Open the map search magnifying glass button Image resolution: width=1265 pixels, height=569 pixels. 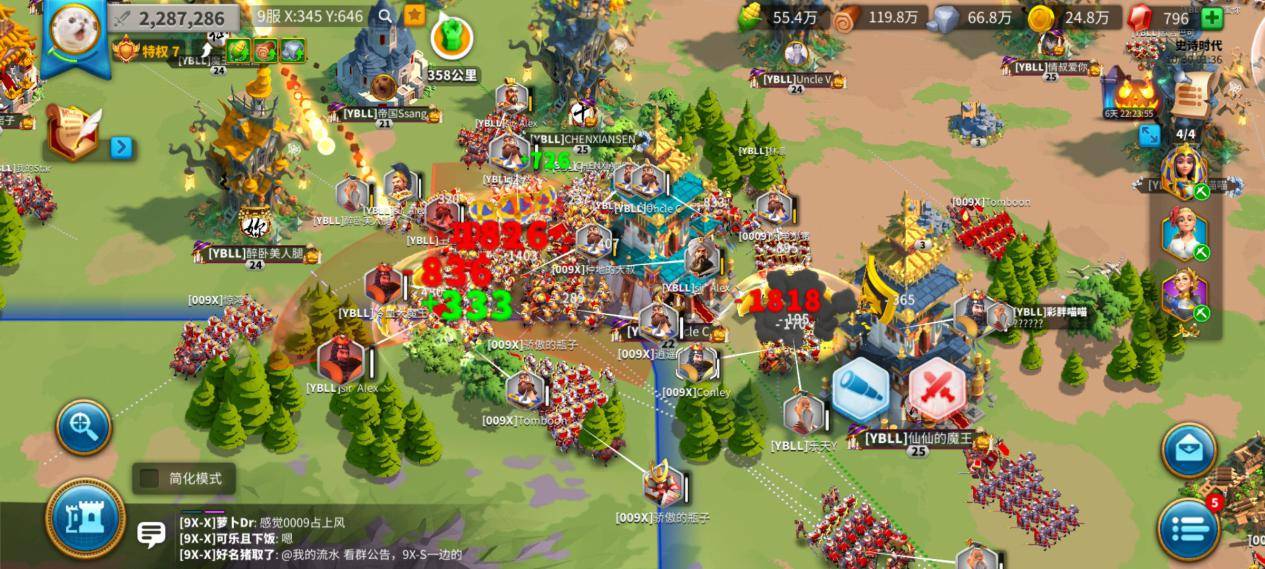(83, 428)
